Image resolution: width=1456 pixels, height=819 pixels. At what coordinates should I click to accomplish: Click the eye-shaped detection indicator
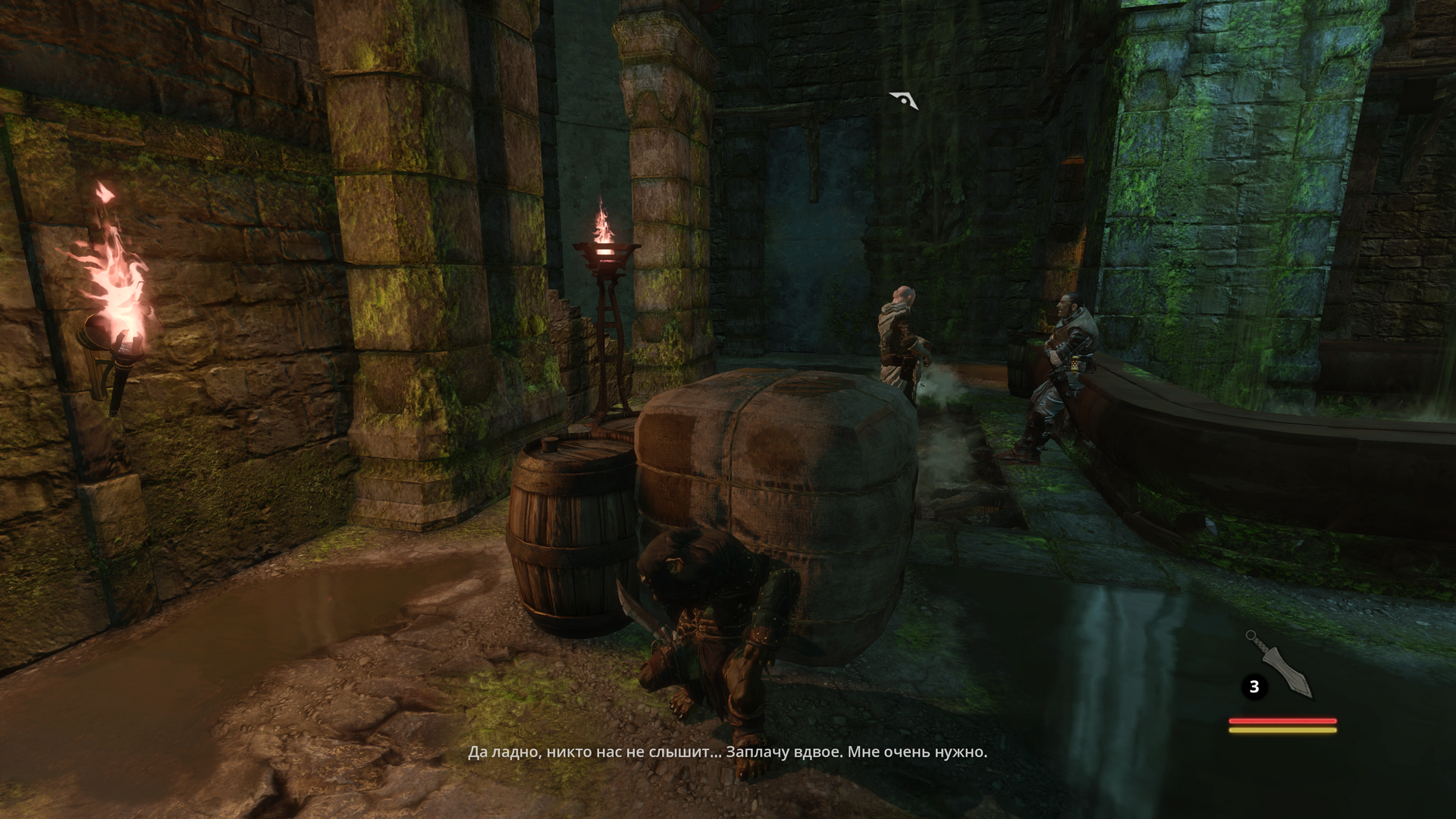[903, 100]
